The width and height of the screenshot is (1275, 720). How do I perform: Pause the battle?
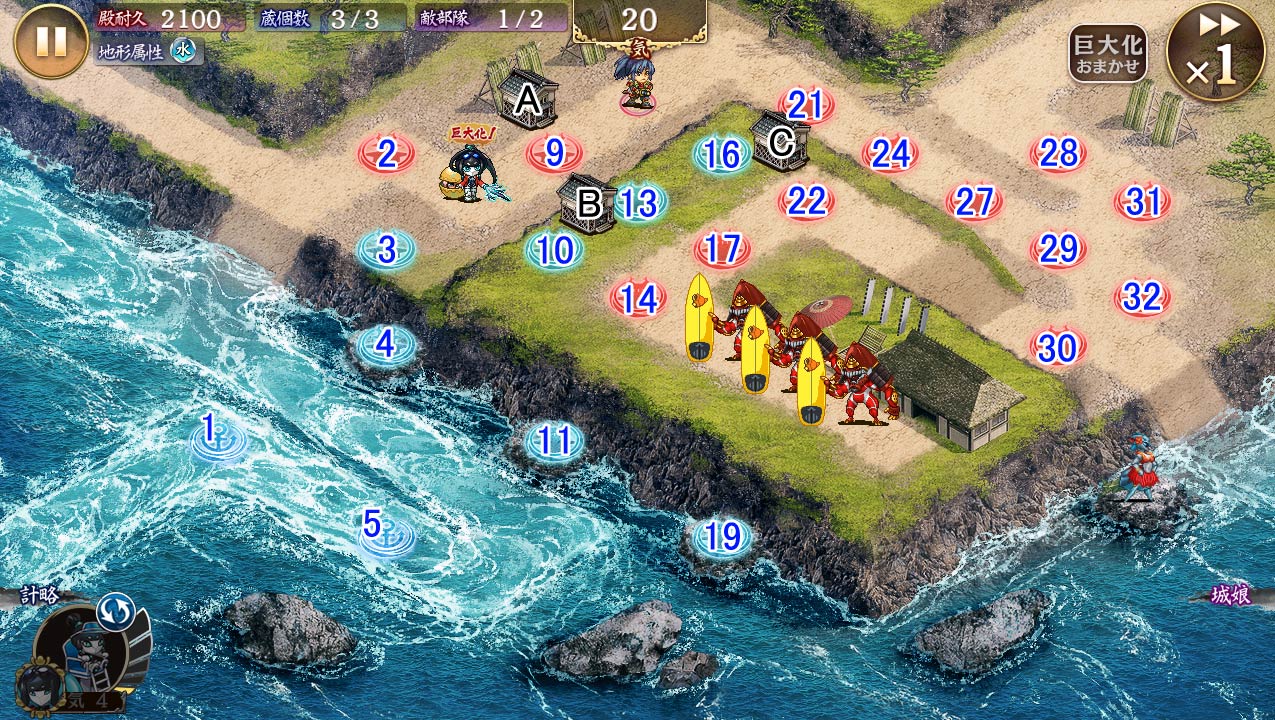click(51, 41)
